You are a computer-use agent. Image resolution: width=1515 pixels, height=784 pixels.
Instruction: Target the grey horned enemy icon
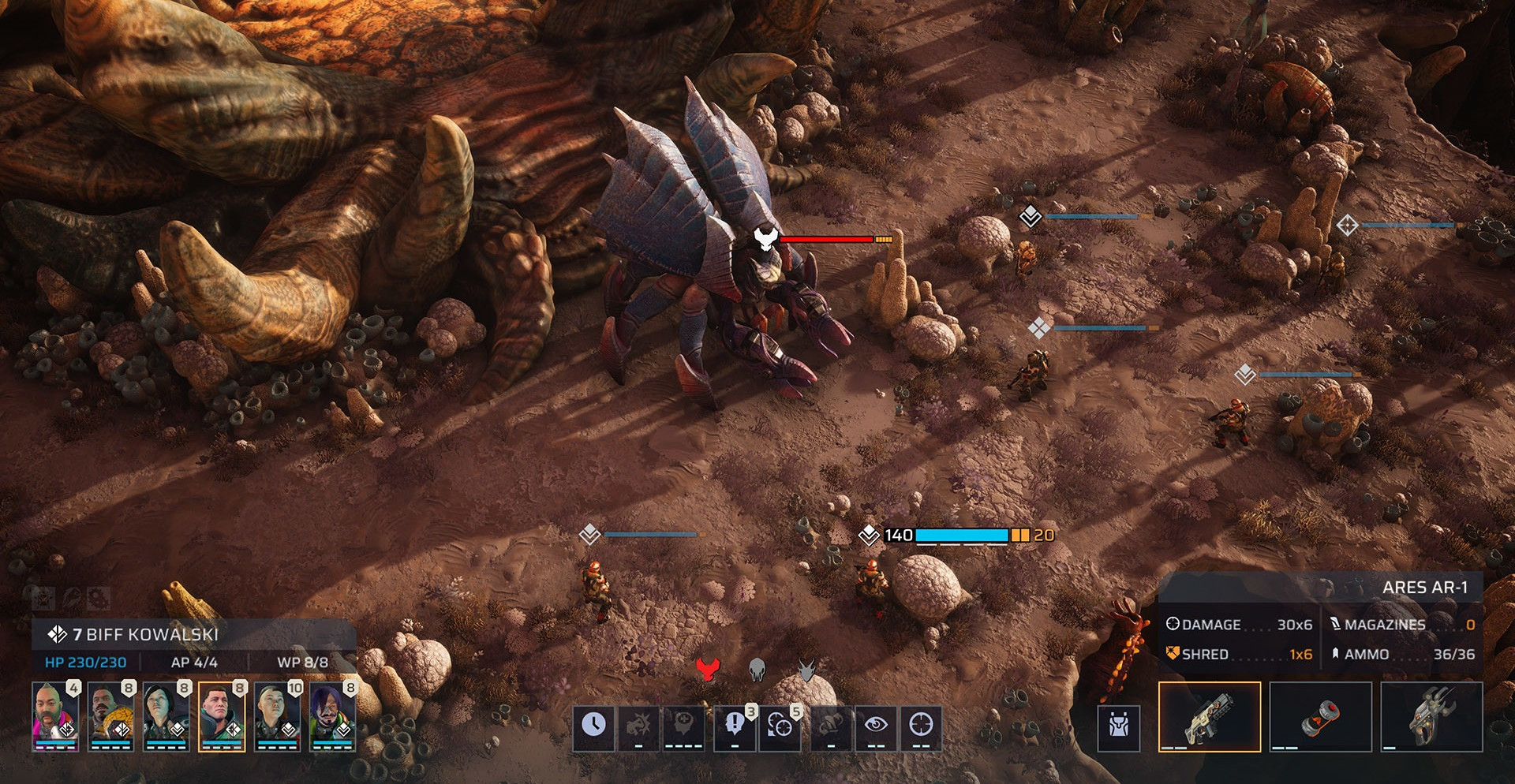[x=806, y=670]
